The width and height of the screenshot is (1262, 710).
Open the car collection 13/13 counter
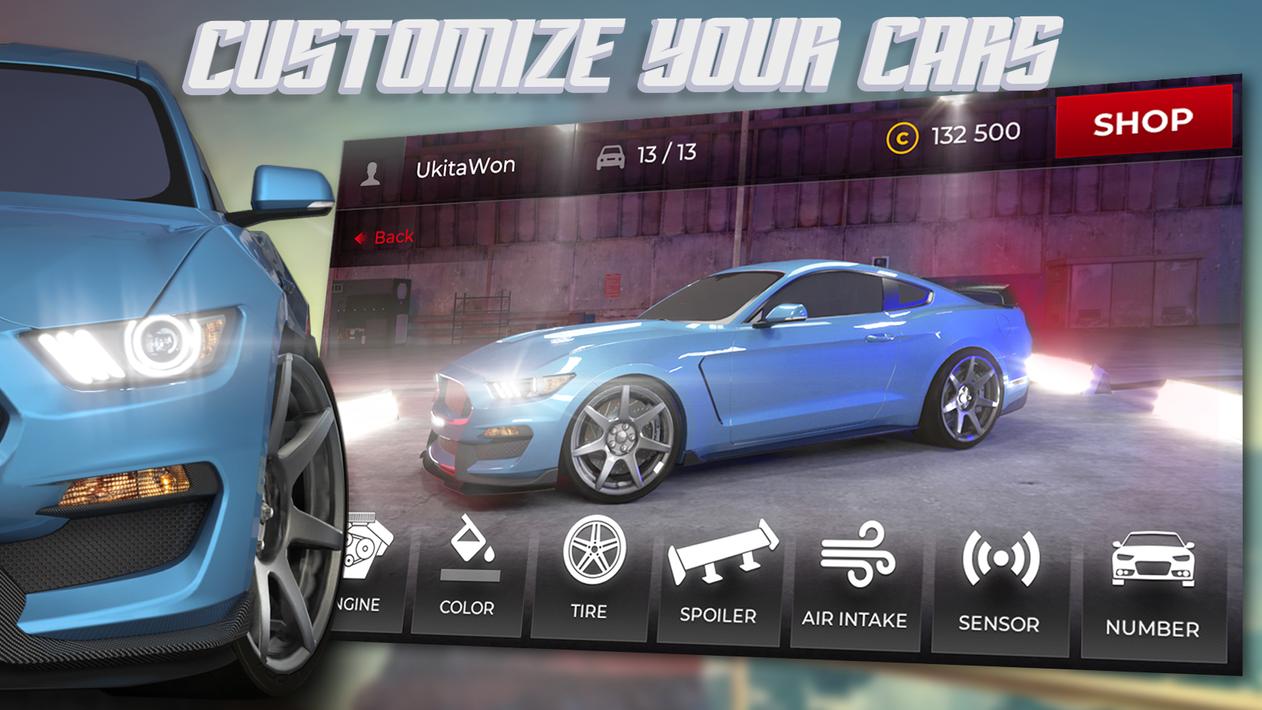click(648, 155)
